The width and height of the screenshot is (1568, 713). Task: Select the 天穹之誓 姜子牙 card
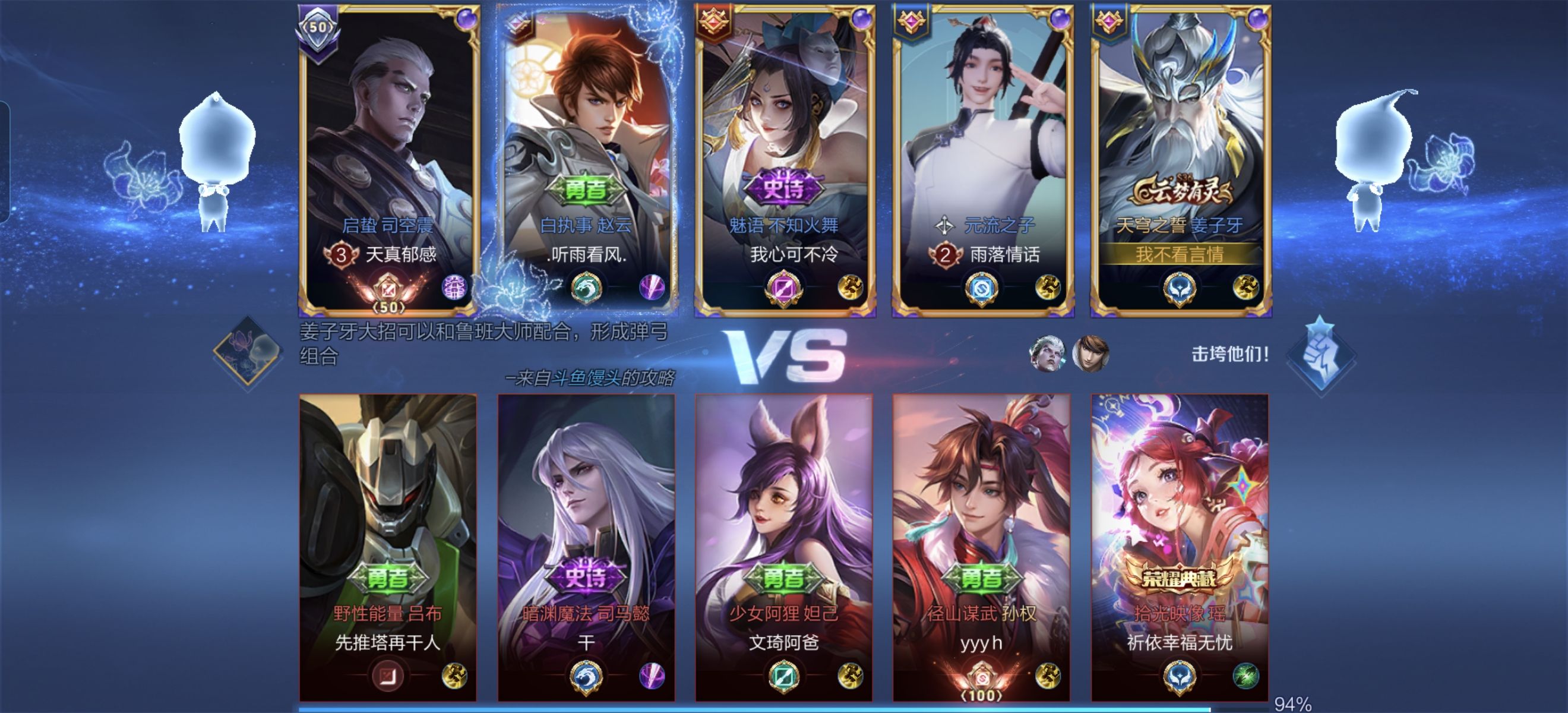point(1180,158)
